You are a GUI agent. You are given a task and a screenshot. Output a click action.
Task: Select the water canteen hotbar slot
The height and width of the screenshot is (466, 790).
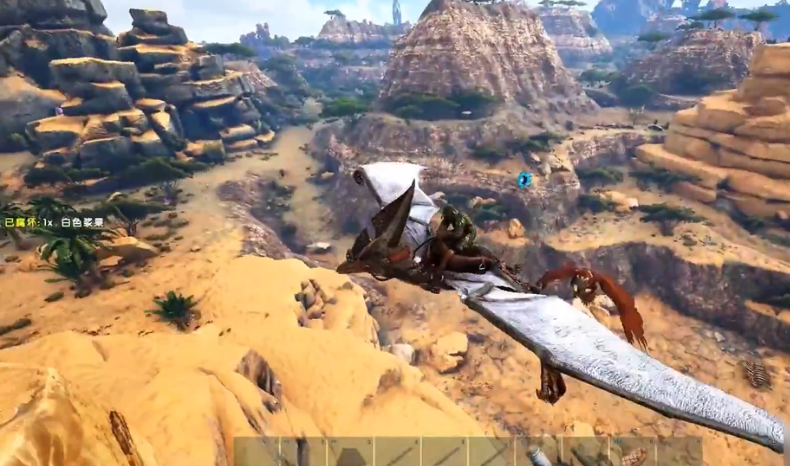tap(538, 455)
